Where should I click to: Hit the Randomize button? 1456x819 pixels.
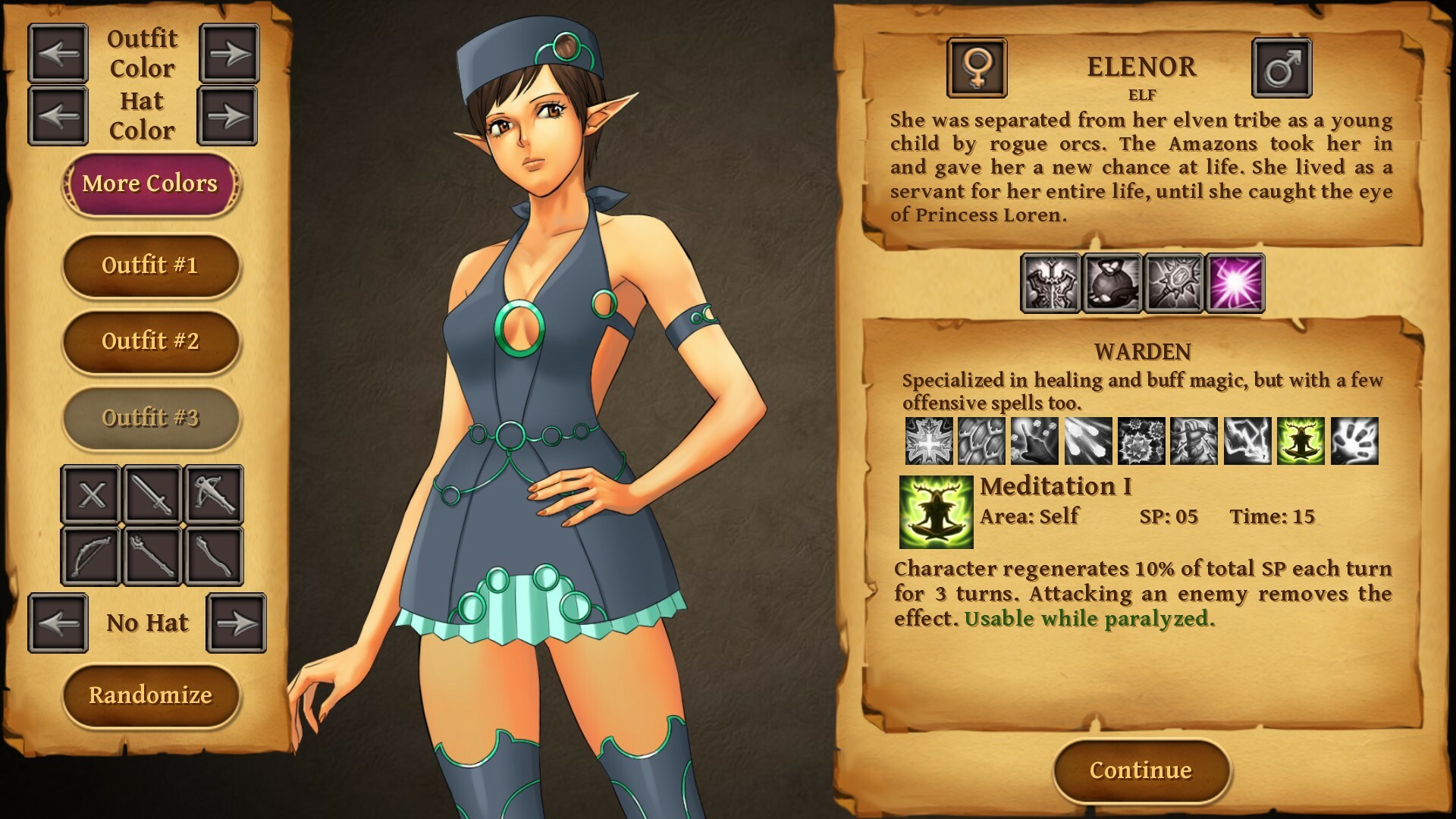151,695
